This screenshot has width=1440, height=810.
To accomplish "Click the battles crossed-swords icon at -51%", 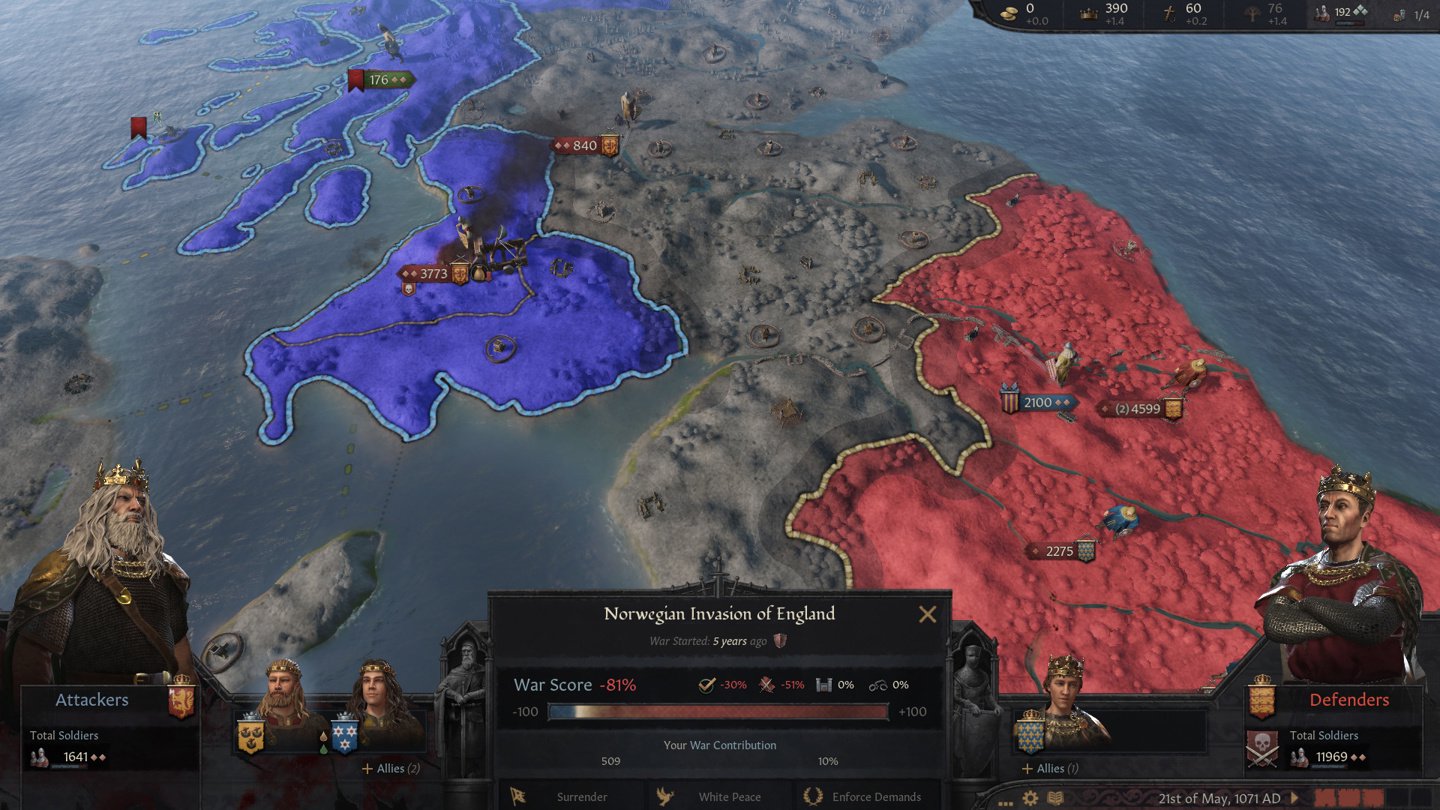I will tap(764, 685).
